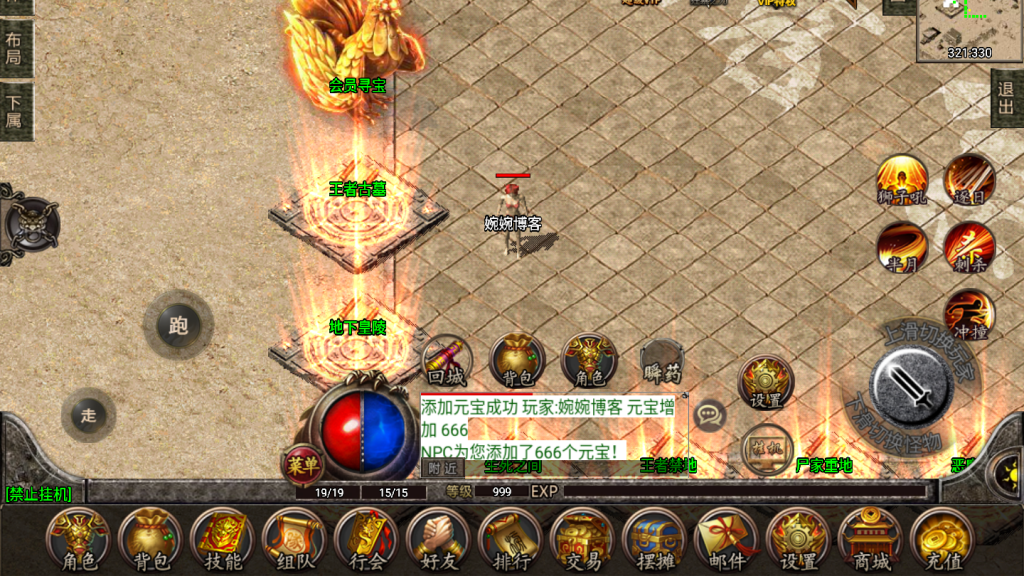Open the 技能 skills menu
The image size is (1024, 576).
(221, 539)
